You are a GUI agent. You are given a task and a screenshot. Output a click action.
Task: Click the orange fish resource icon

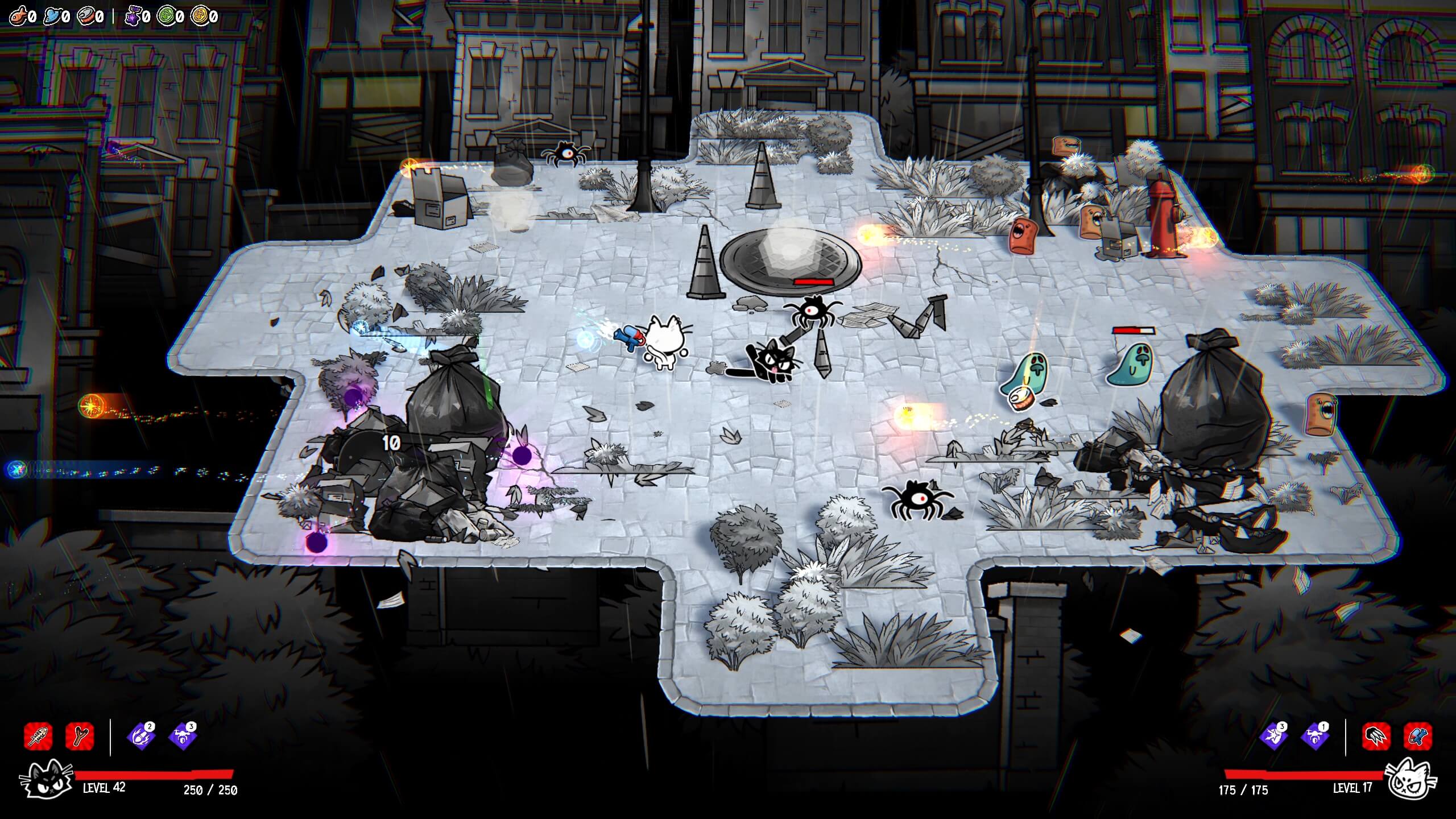point(18,15)
